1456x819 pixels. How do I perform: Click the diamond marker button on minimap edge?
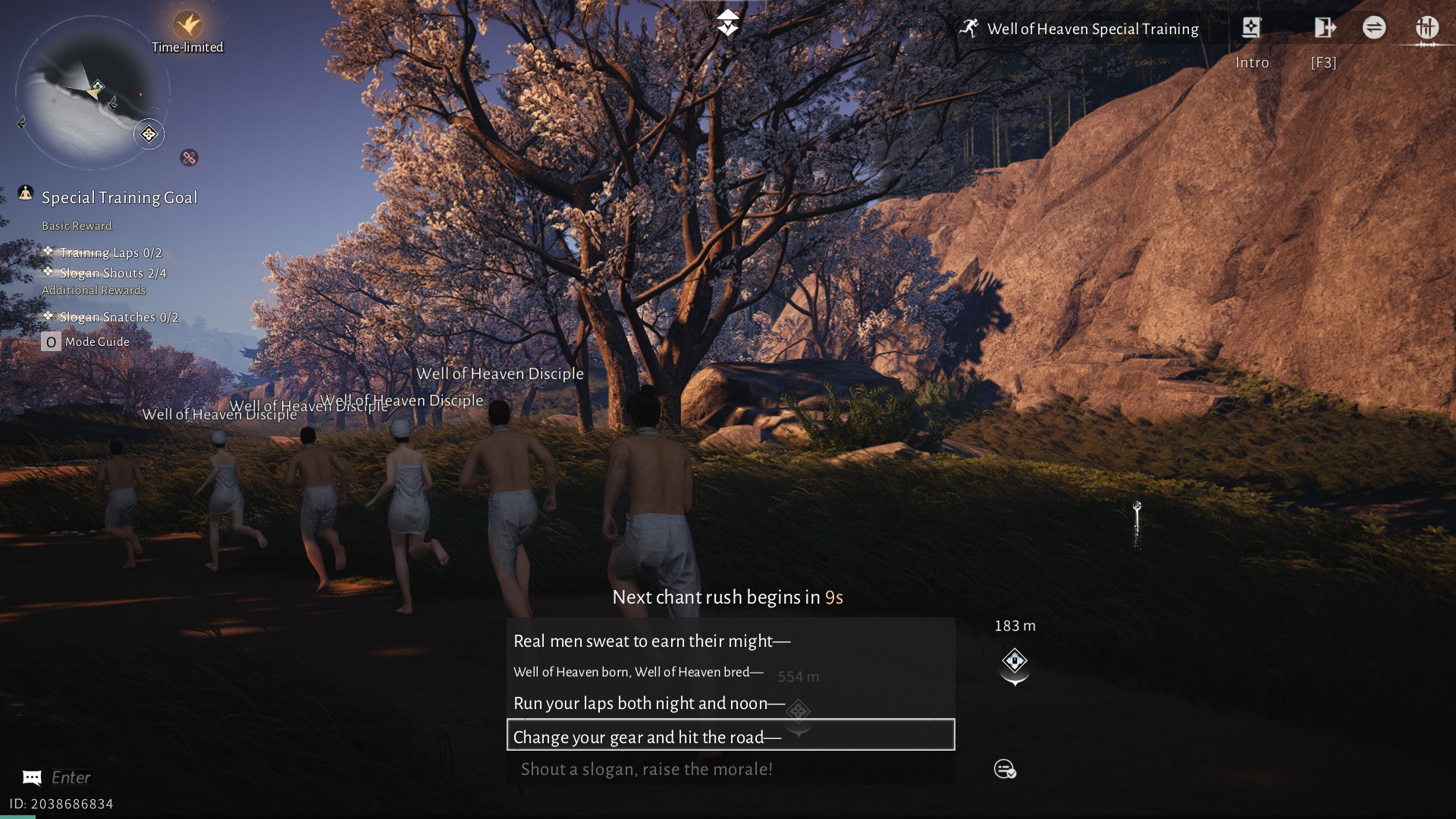click(x=149, y=135)
